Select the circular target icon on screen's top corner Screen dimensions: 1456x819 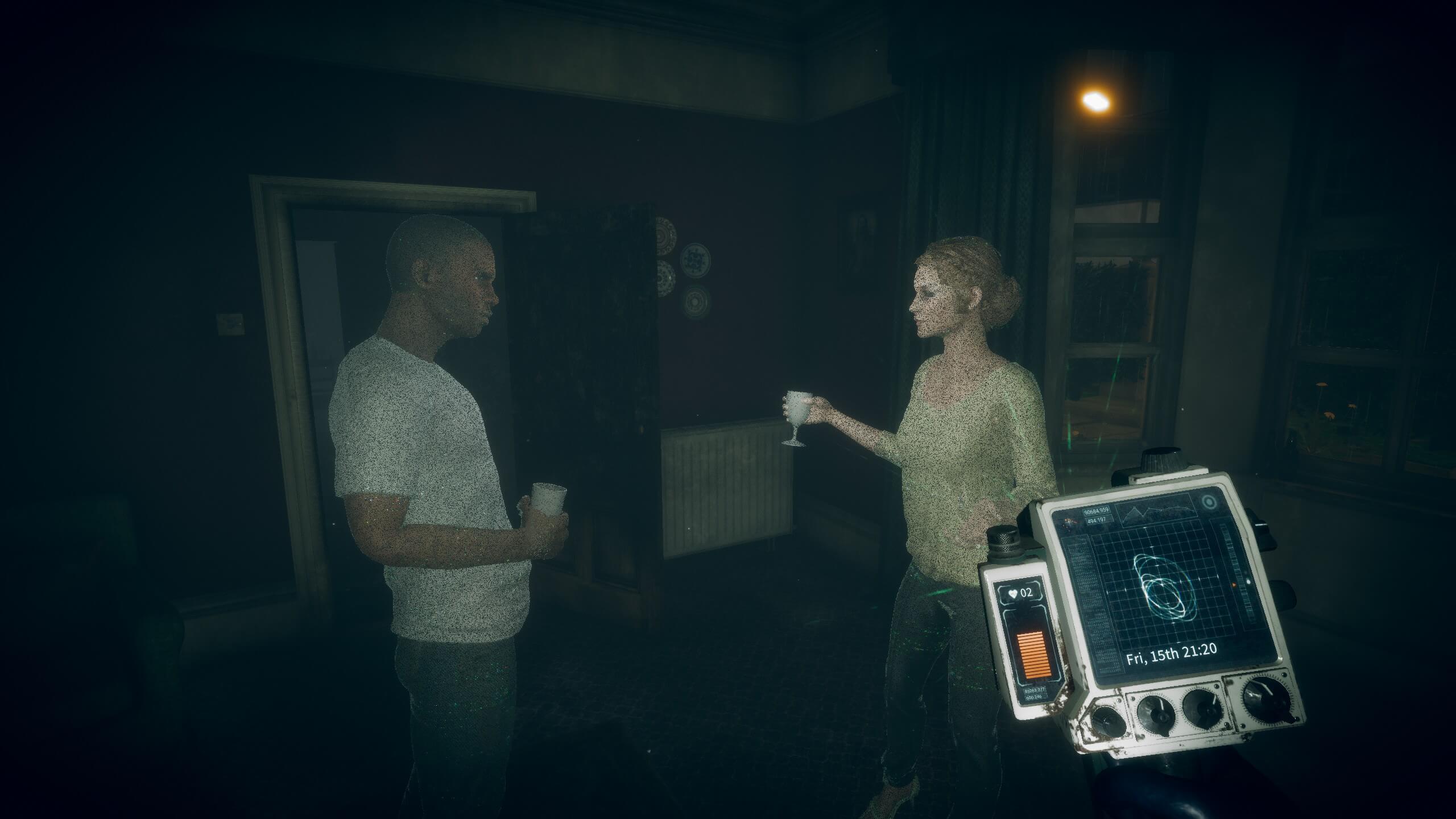(1208, 502)
